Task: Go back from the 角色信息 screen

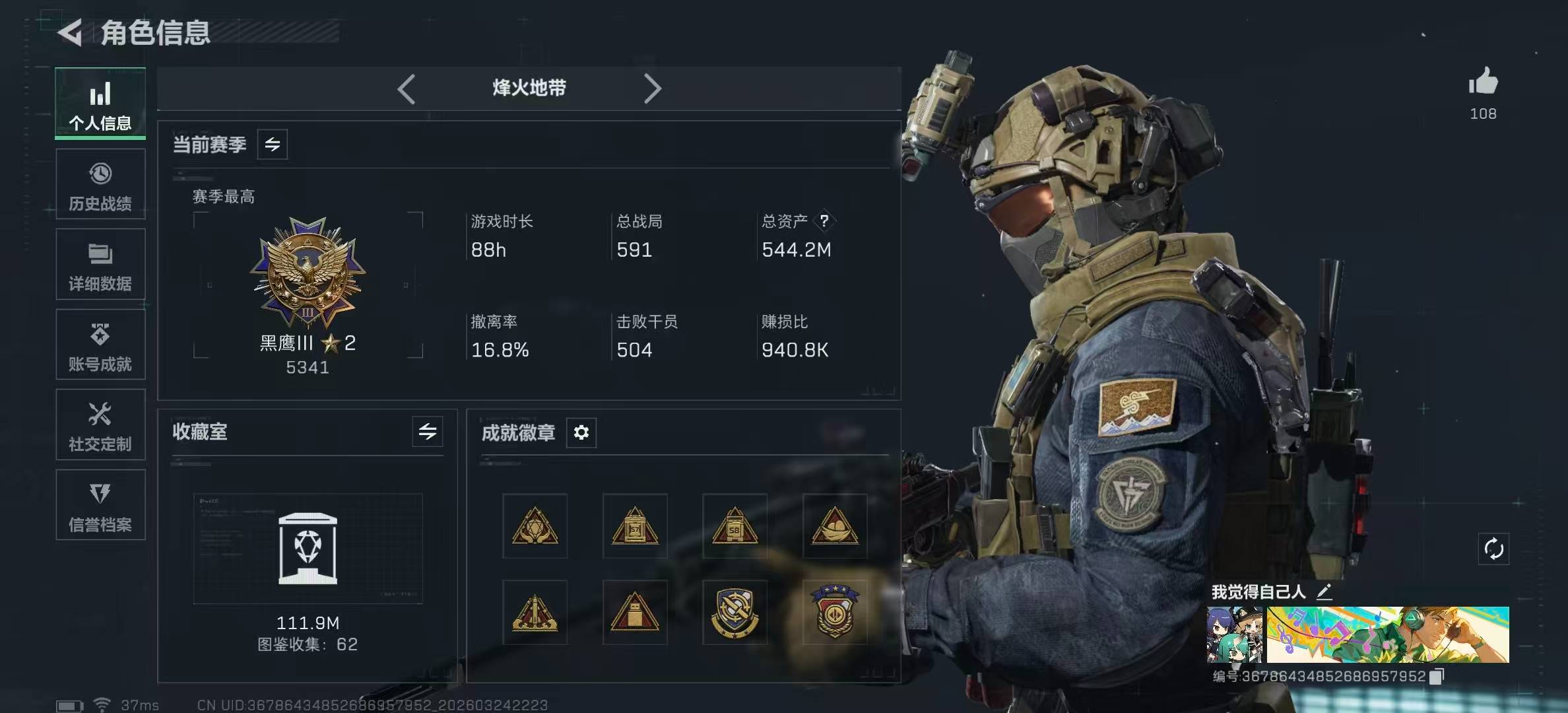Action: [x=70, y=32]
